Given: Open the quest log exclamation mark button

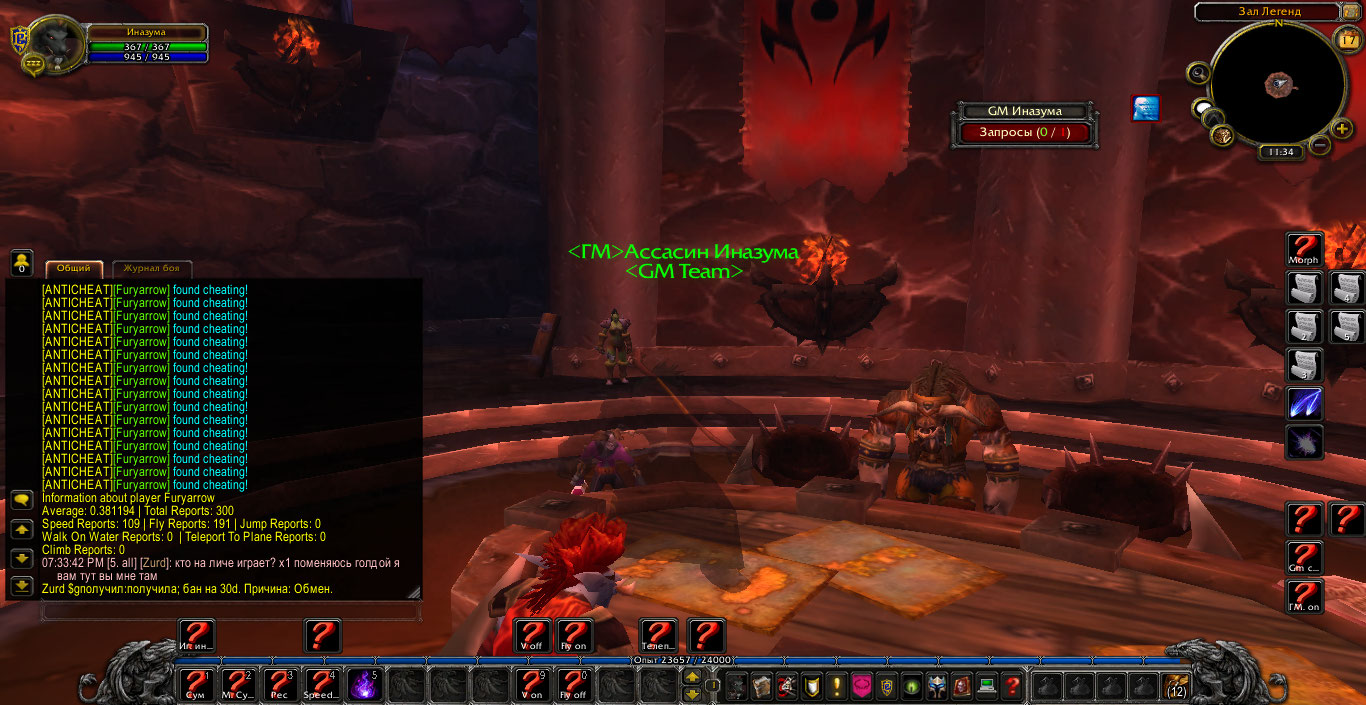Looking at the screenshot, I should coord(837,687).
